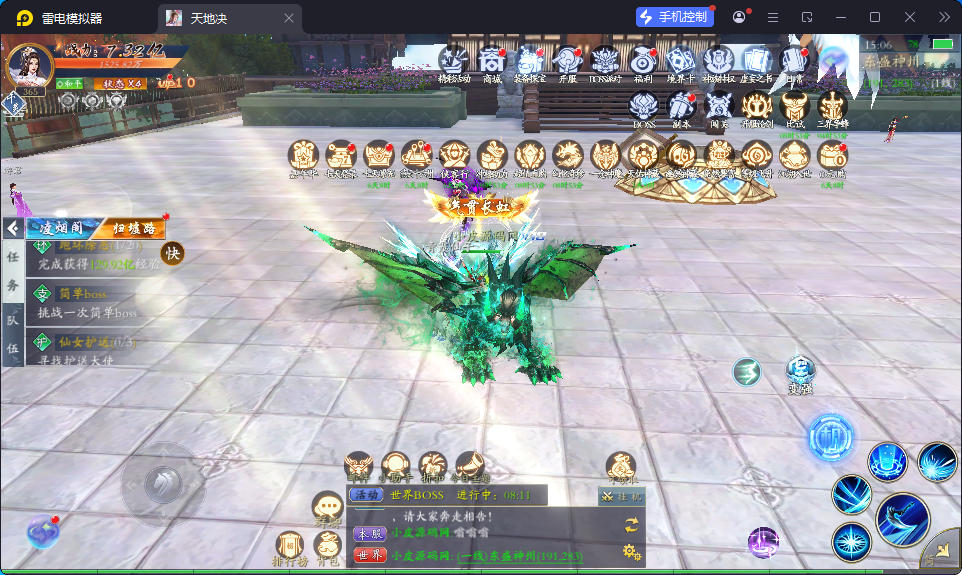Select the 世界 world chat channel

(x=370, y=555)
